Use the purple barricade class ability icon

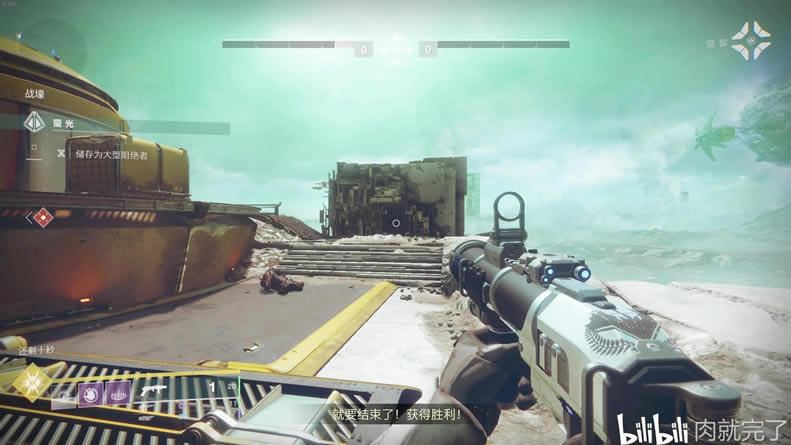[118, 393]
